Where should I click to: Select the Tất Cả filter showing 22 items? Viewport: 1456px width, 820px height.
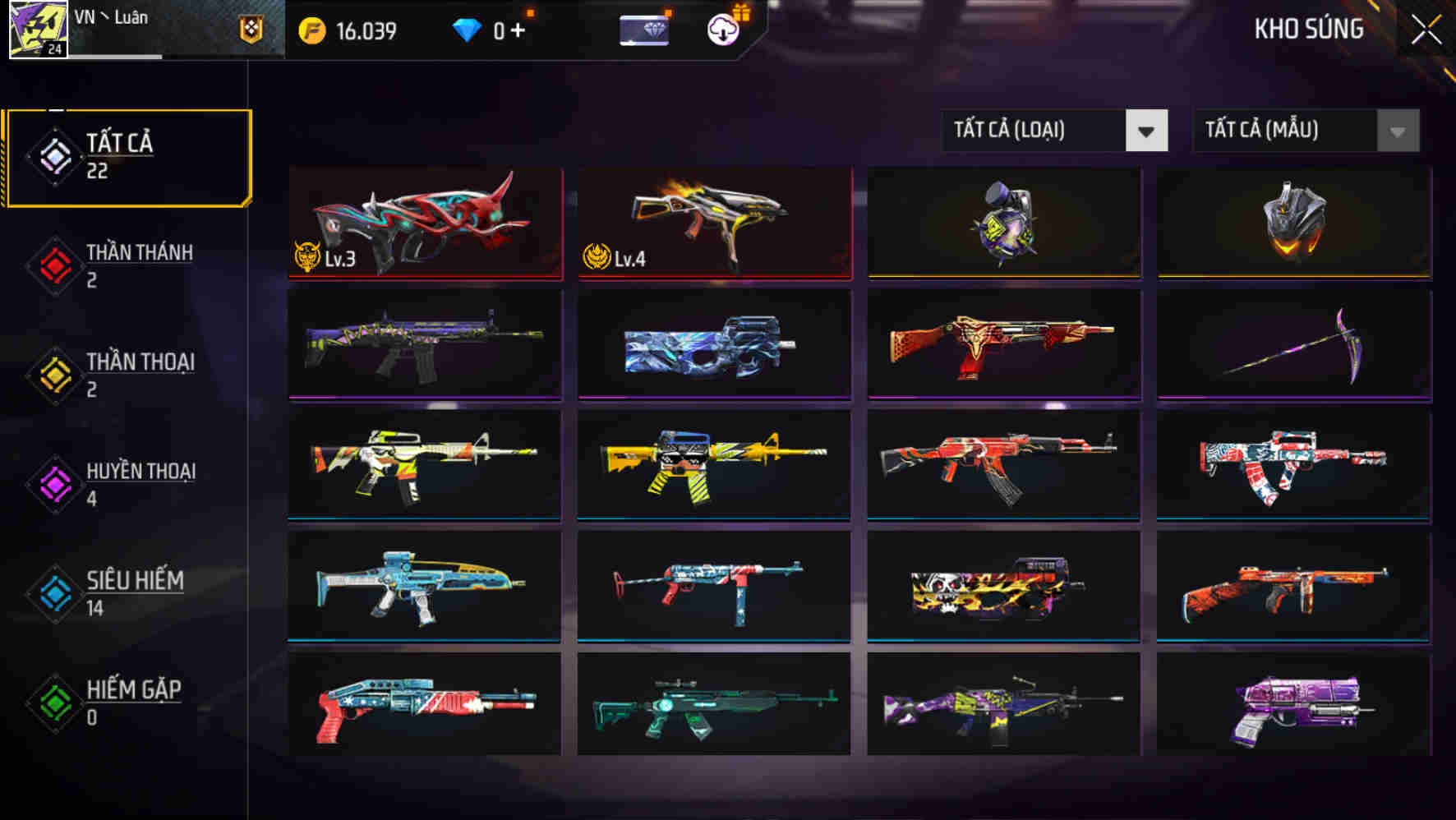tap(127, 154)
